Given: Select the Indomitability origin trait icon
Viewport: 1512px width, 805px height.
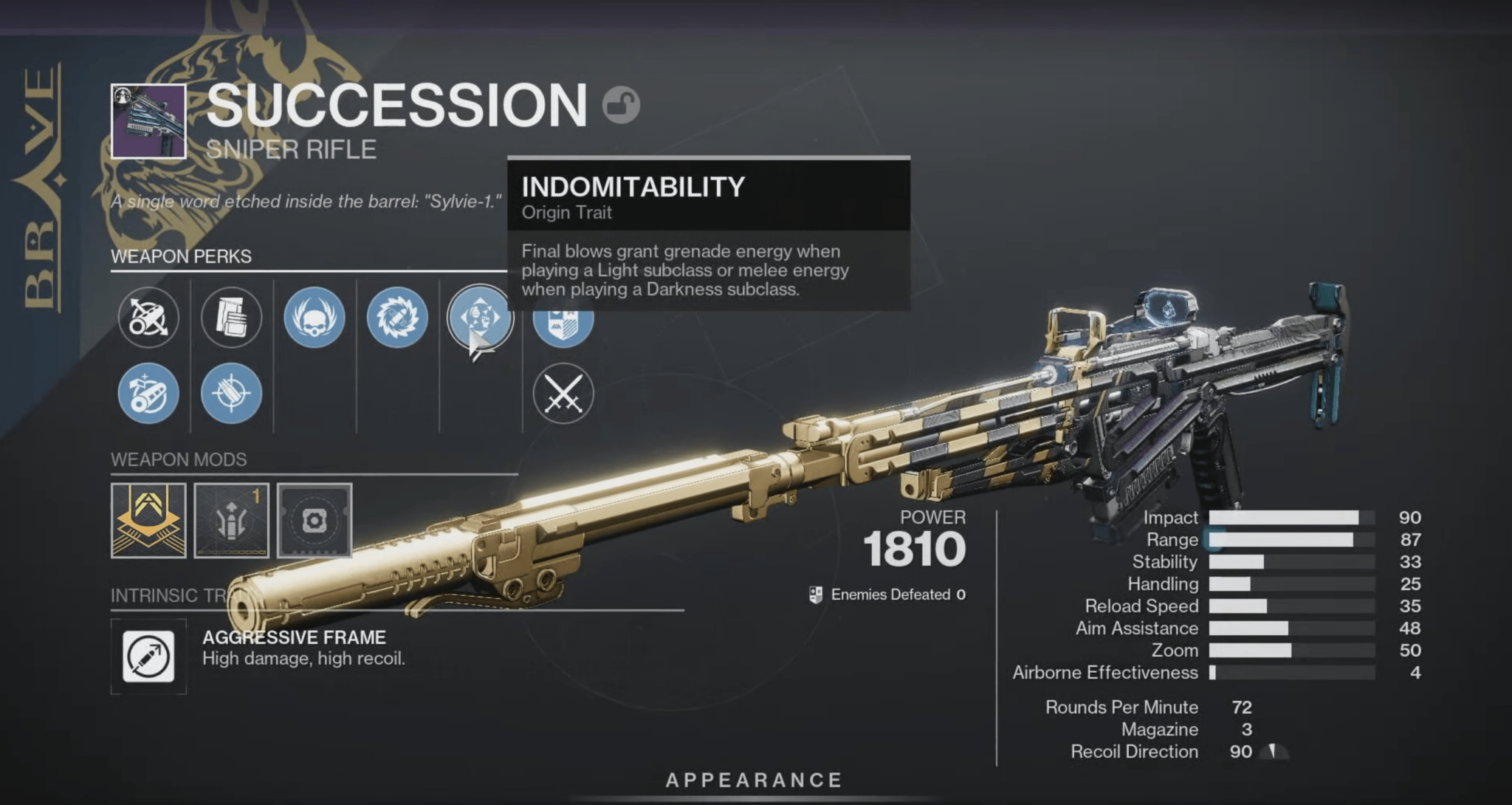Looking at the screenshot, I should 480,318.
